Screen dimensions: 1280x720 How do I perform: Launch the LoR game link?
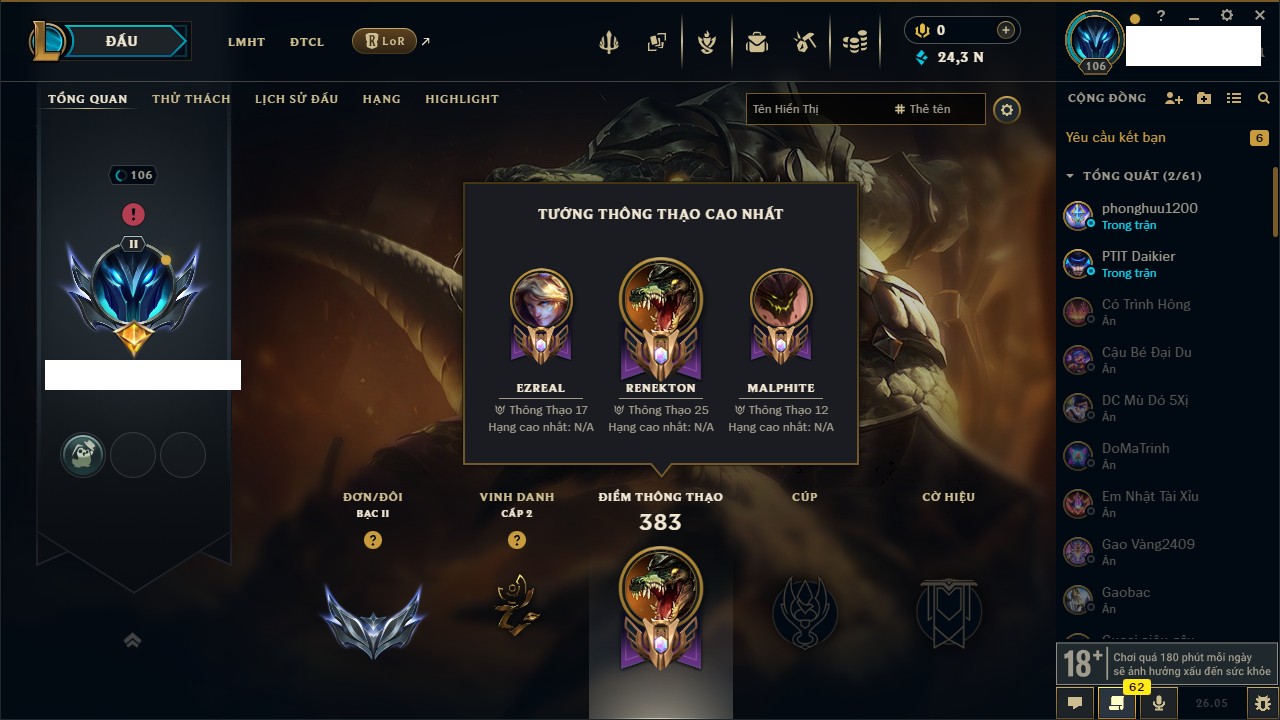pyautogui.click(x=385, y=41)
